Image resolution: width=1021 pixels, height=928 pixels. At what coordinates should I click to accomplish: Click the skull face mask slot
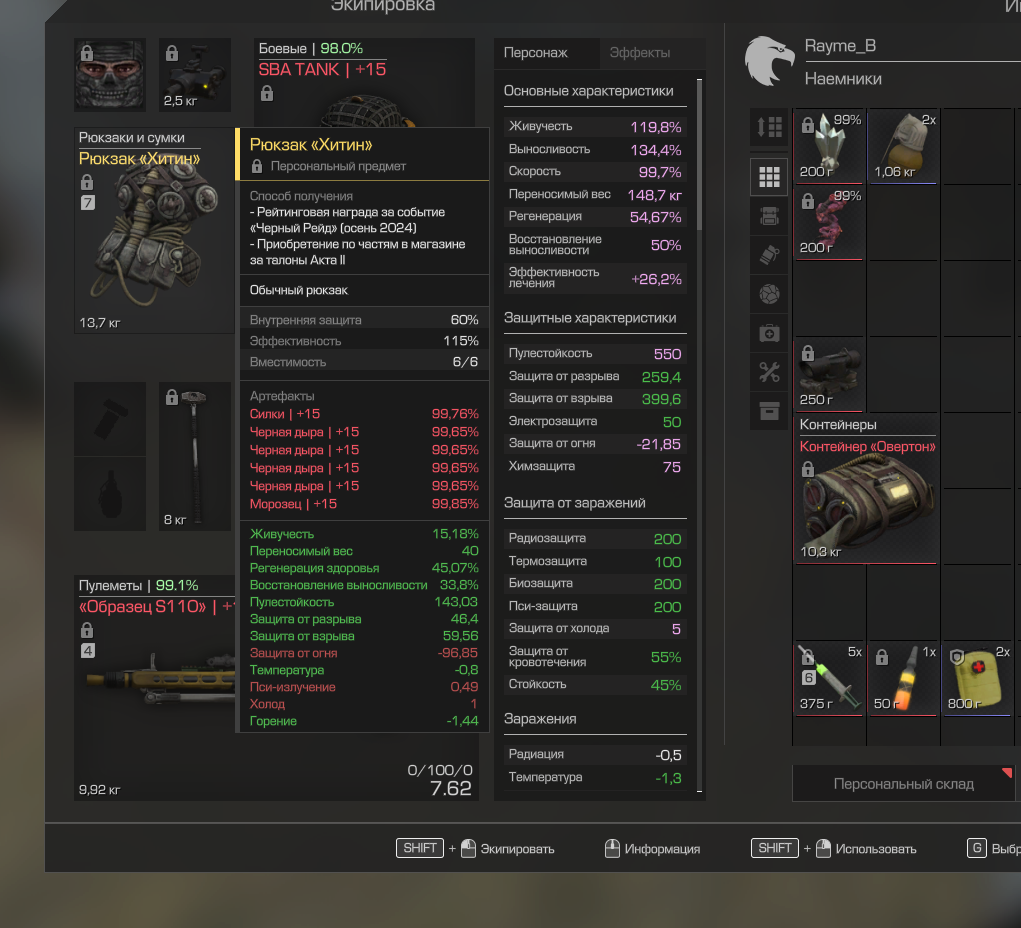109,75
